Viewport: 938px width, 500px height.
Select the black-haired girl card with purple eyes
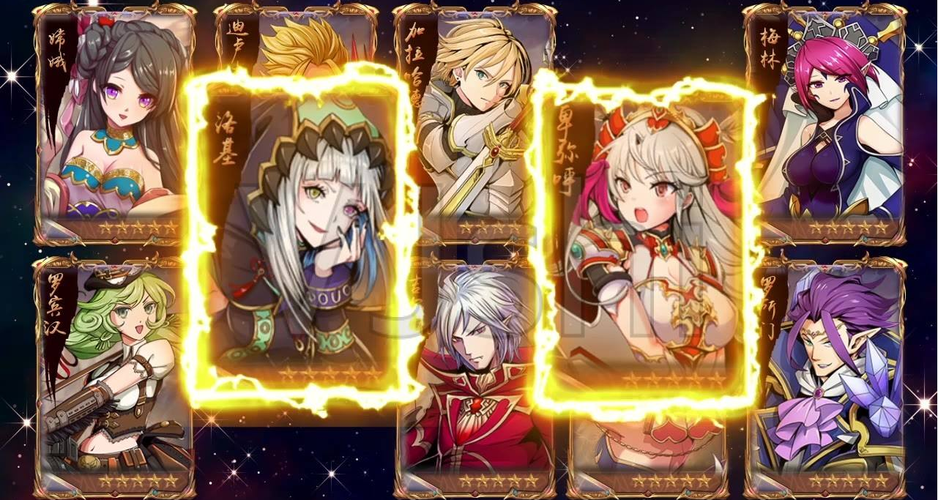coord(112,120)
